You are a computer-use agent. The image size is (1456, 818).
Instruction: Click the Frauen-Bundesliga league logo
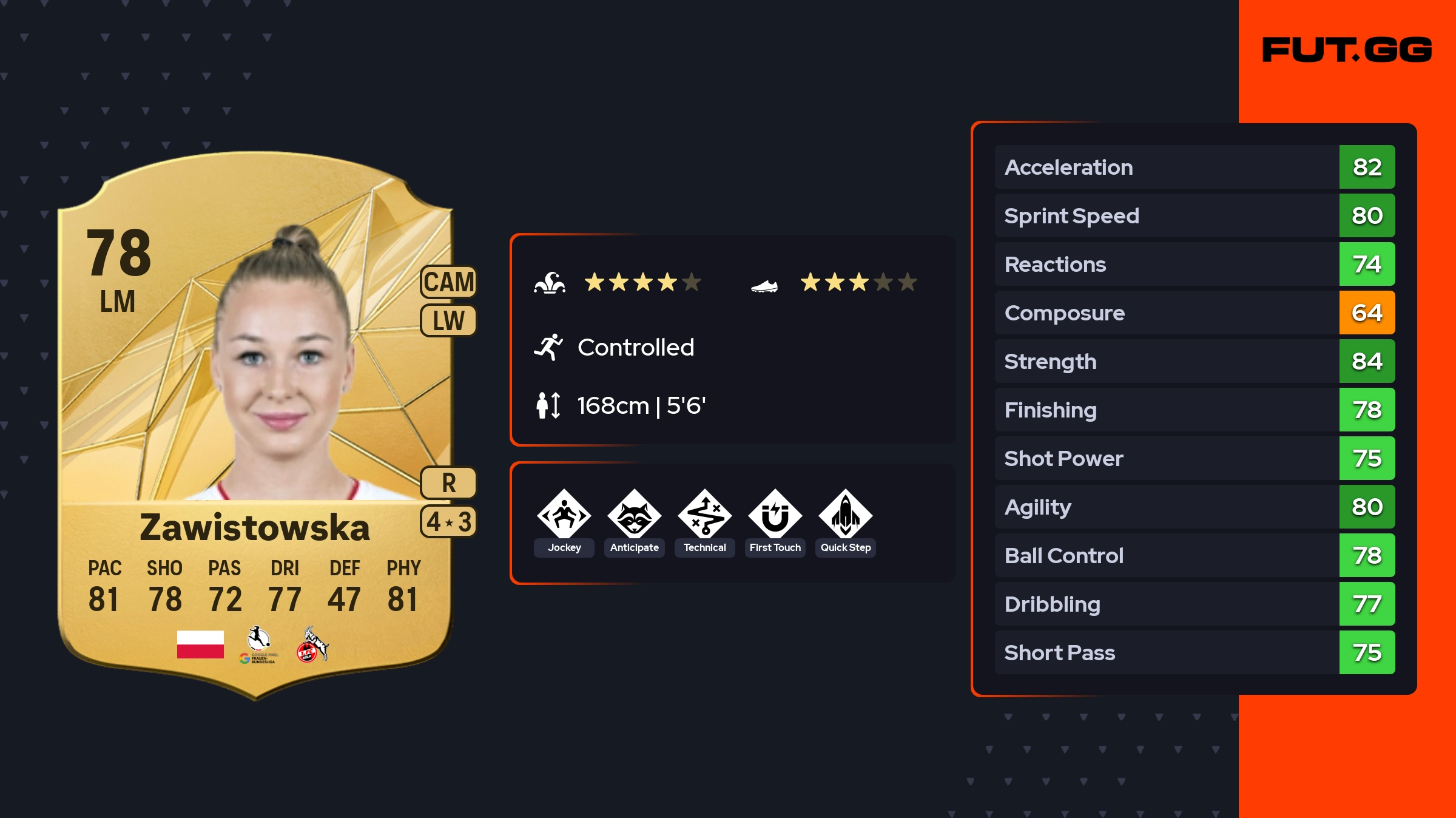[x=259, y=644]
